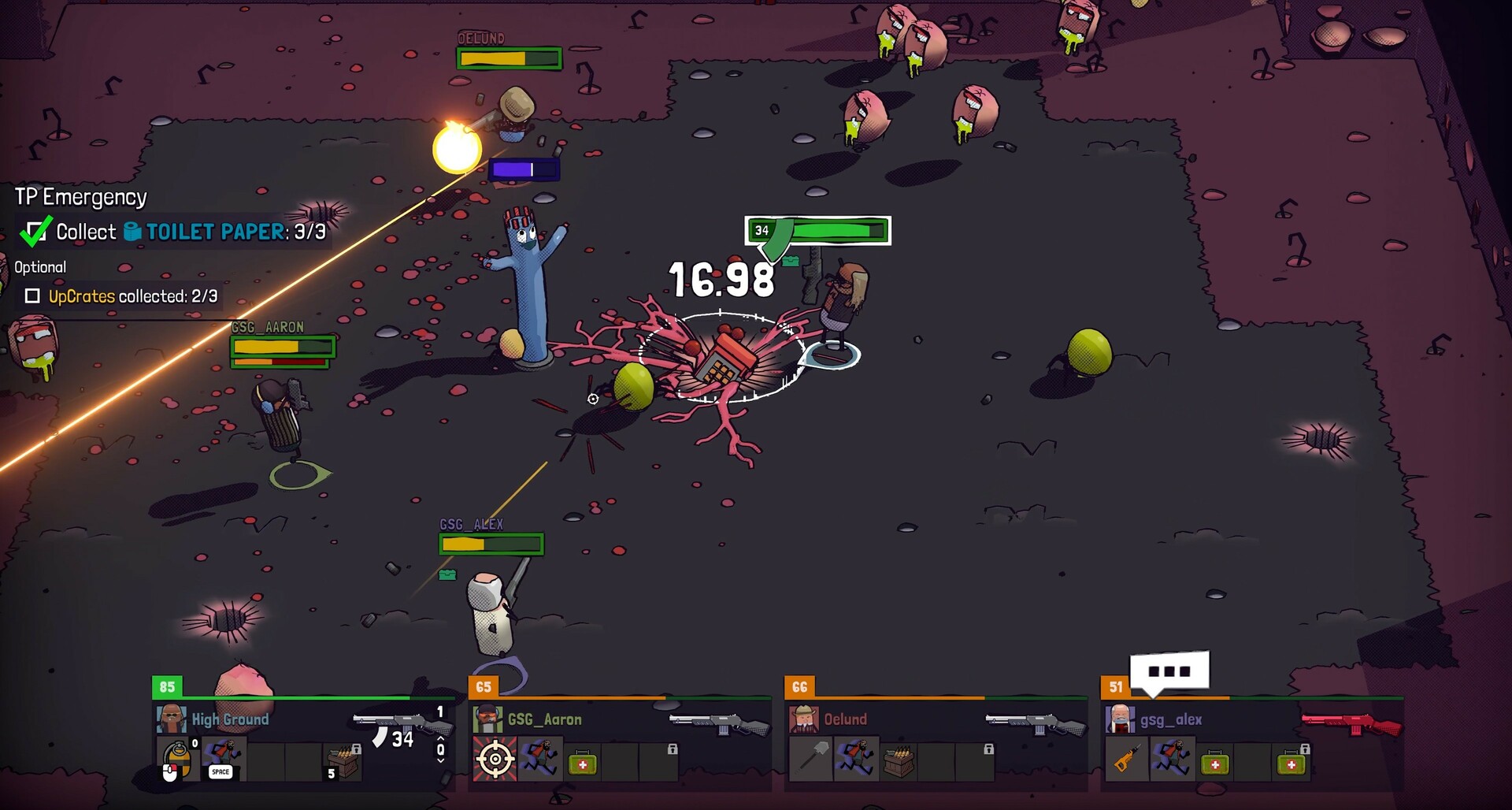
Task: Select gsg_alex's medkit item icon
Action: coord(1215,762)
